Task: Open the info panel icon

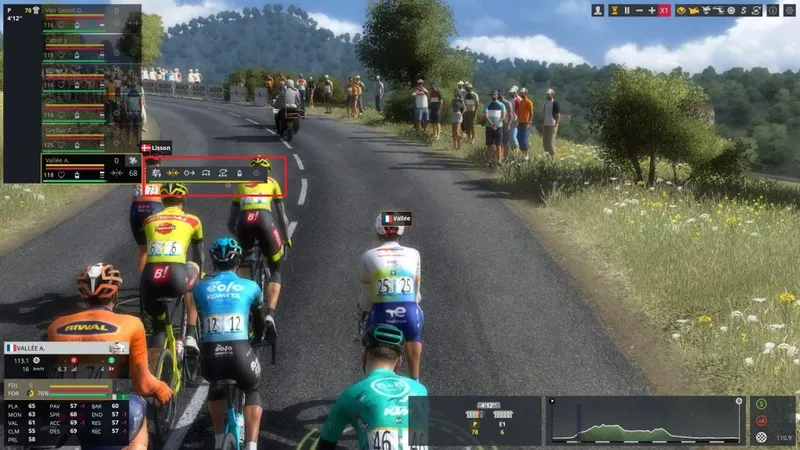Action: point(773,10)
